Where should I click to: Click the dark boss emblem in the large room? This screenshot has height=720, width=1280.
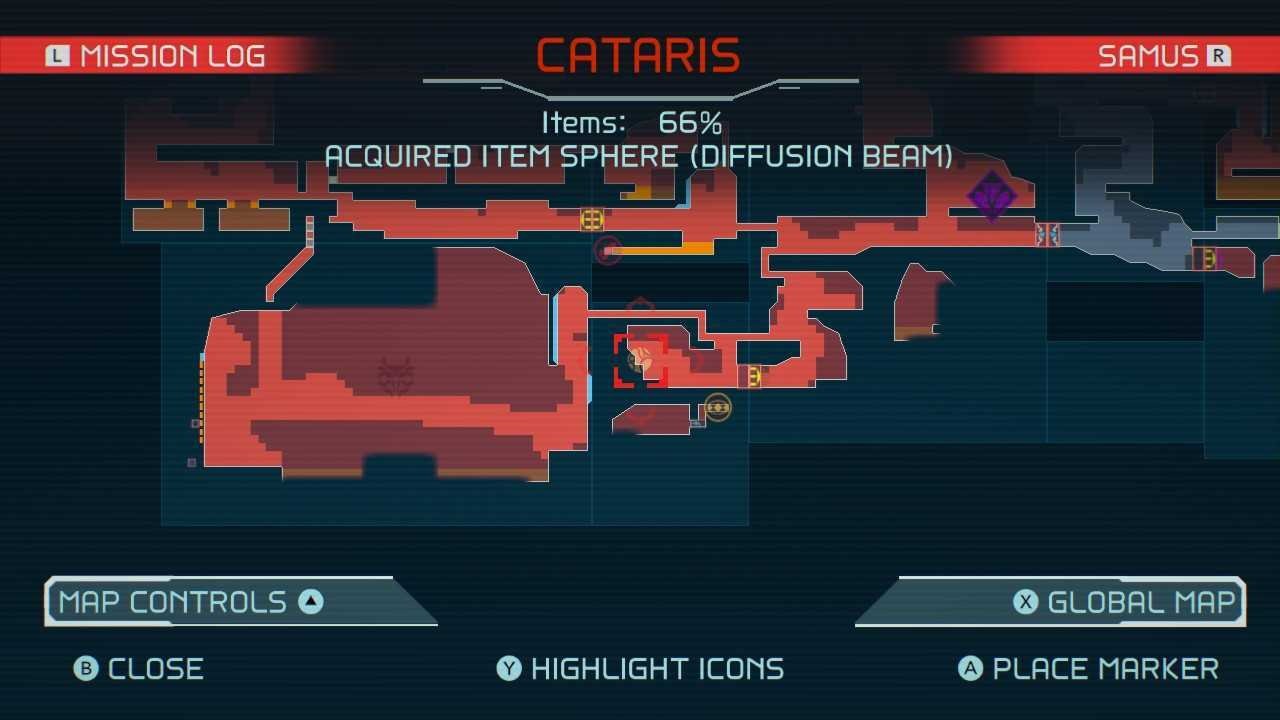396,376
